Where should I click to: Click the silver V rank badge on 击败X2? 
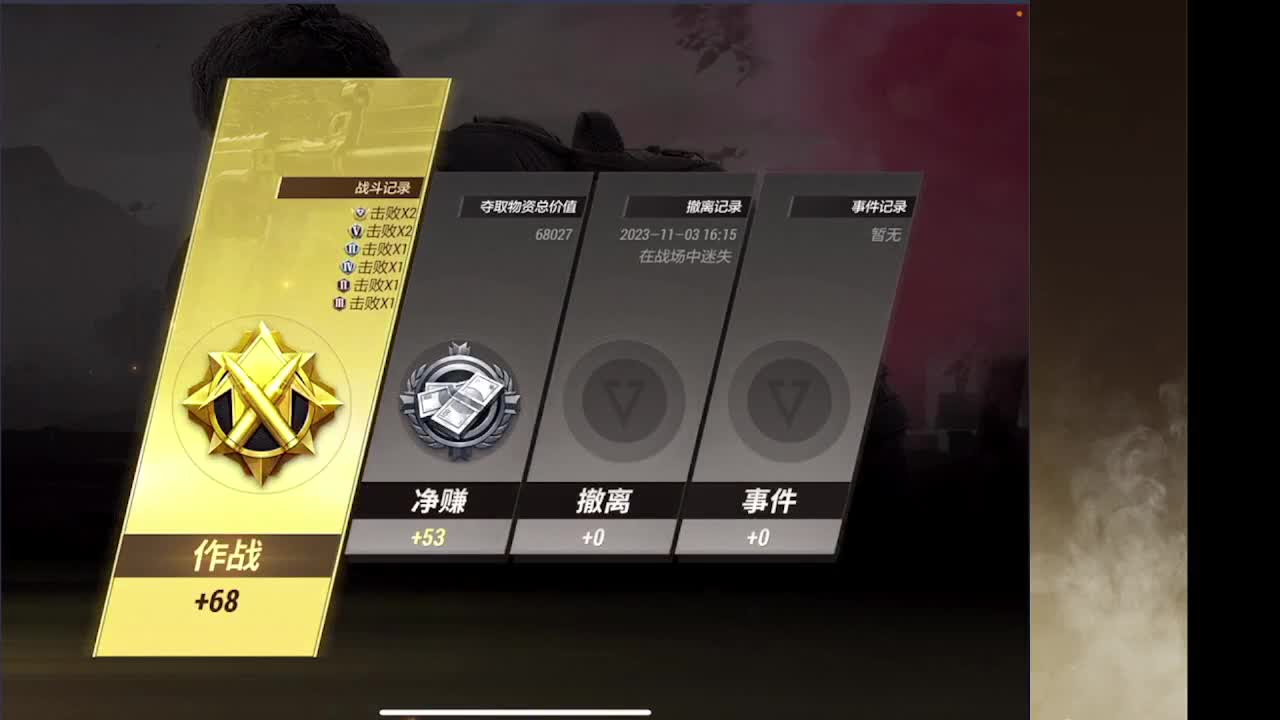click(355, 231)
